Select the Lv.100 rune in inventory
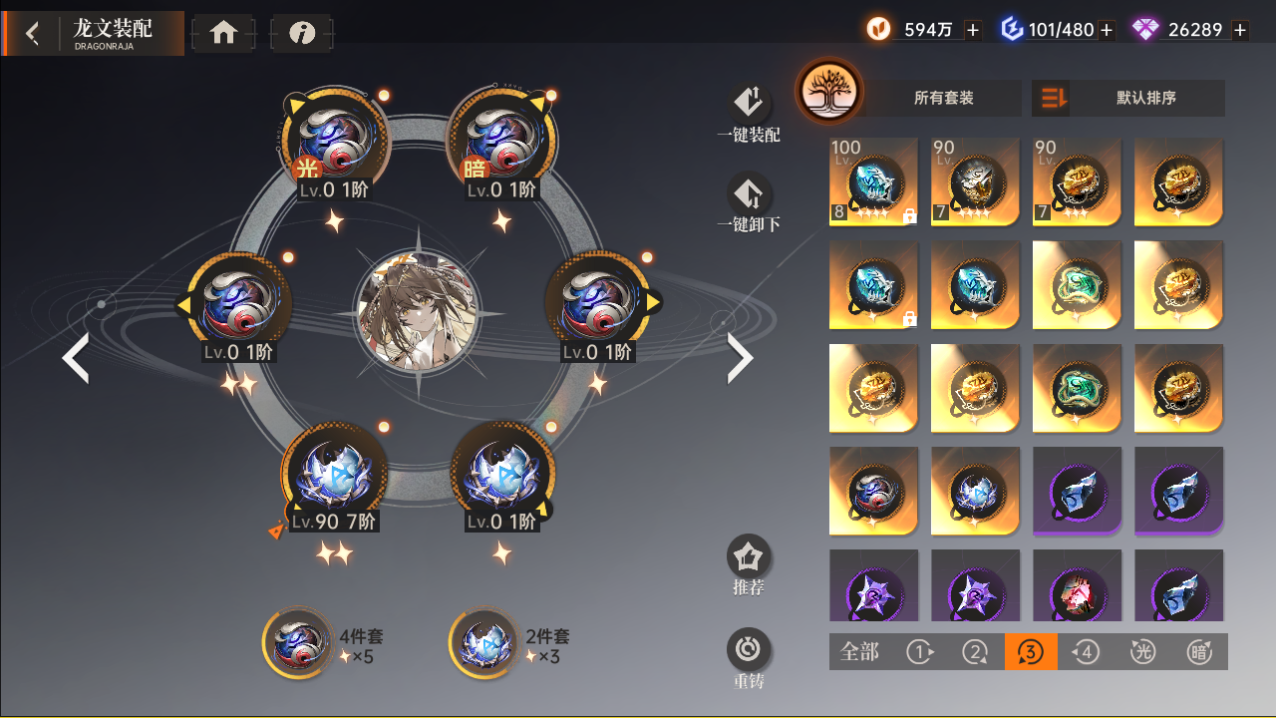This screenshot has width=1276, height=718. [873, 182]
